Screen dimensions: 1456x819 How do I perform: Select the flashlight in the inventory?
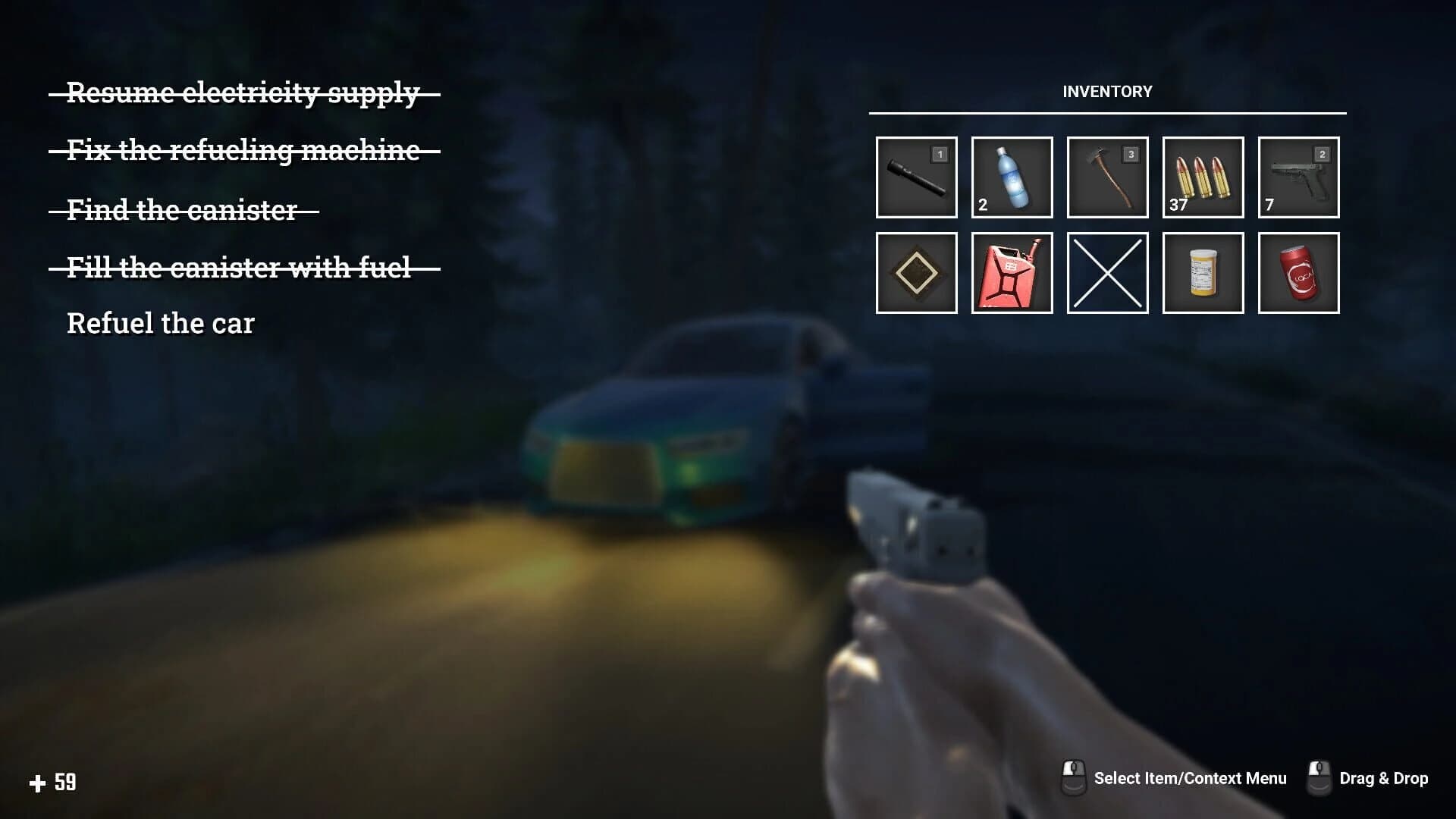(x=915, y=178)
